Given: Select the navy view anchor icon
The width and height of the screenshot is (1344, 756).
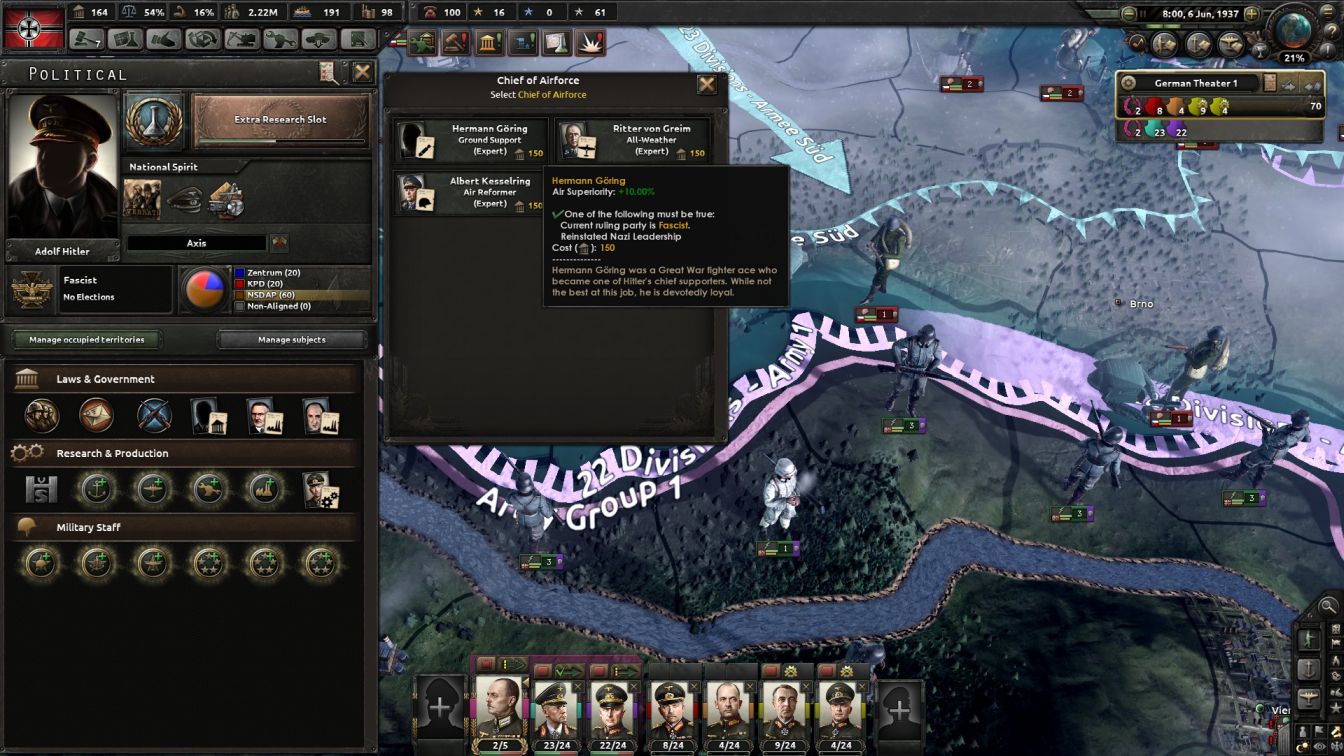Looking at the screenshot, I should pos(1309,668).
